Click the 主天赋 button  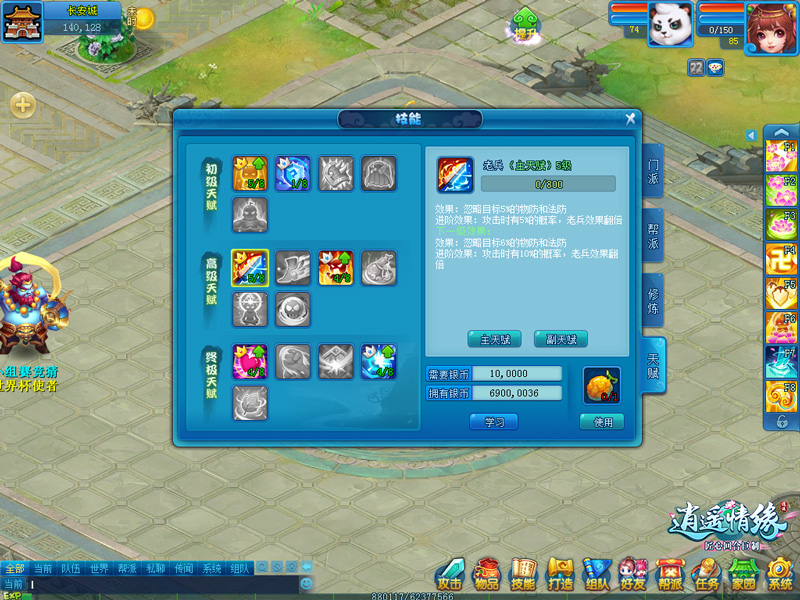tap(495, 339)
